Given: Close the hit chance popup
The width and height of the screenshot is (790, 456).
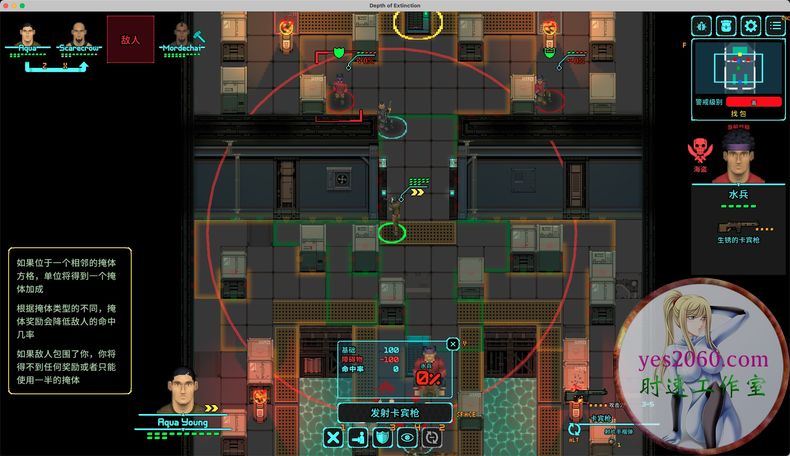Looking at the screenshot, I should (453, 344).
